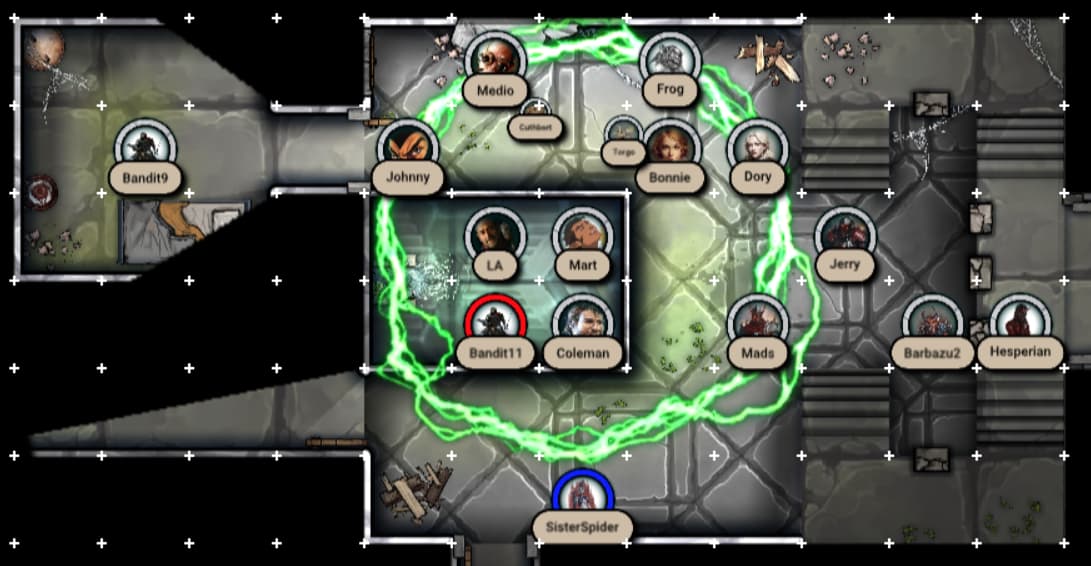Choose the Frog token

pos(670,60)
